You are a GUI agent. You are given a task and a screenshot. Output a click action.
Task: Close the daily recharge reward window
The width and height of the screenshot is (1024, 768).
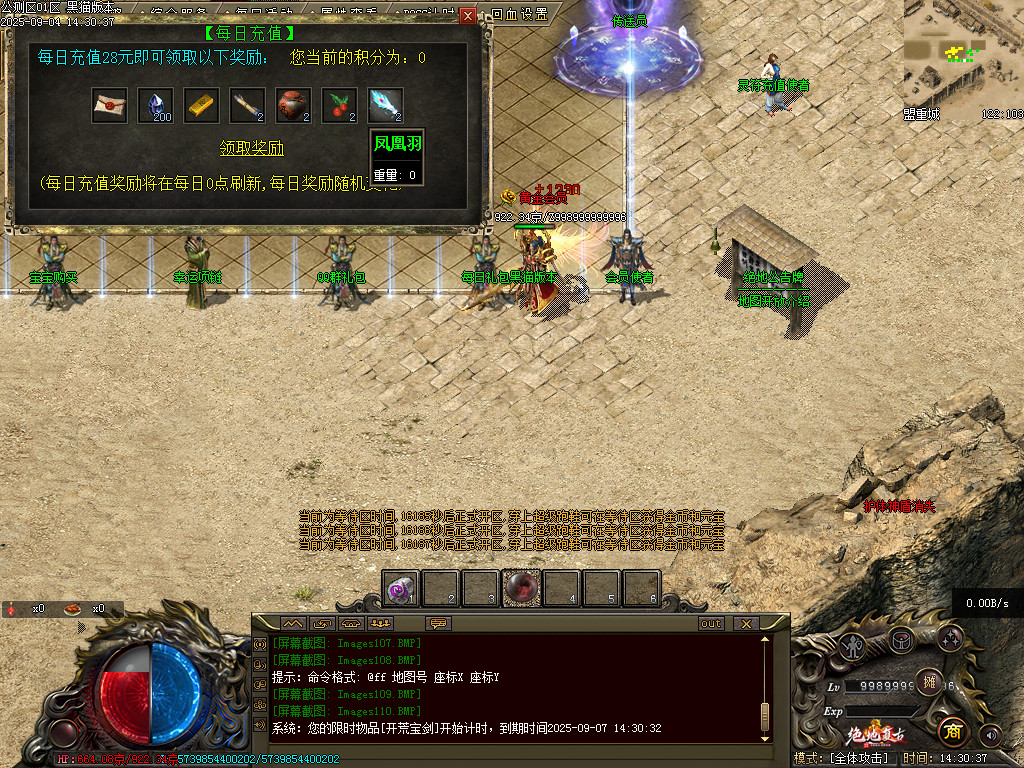tap(468, 16)
